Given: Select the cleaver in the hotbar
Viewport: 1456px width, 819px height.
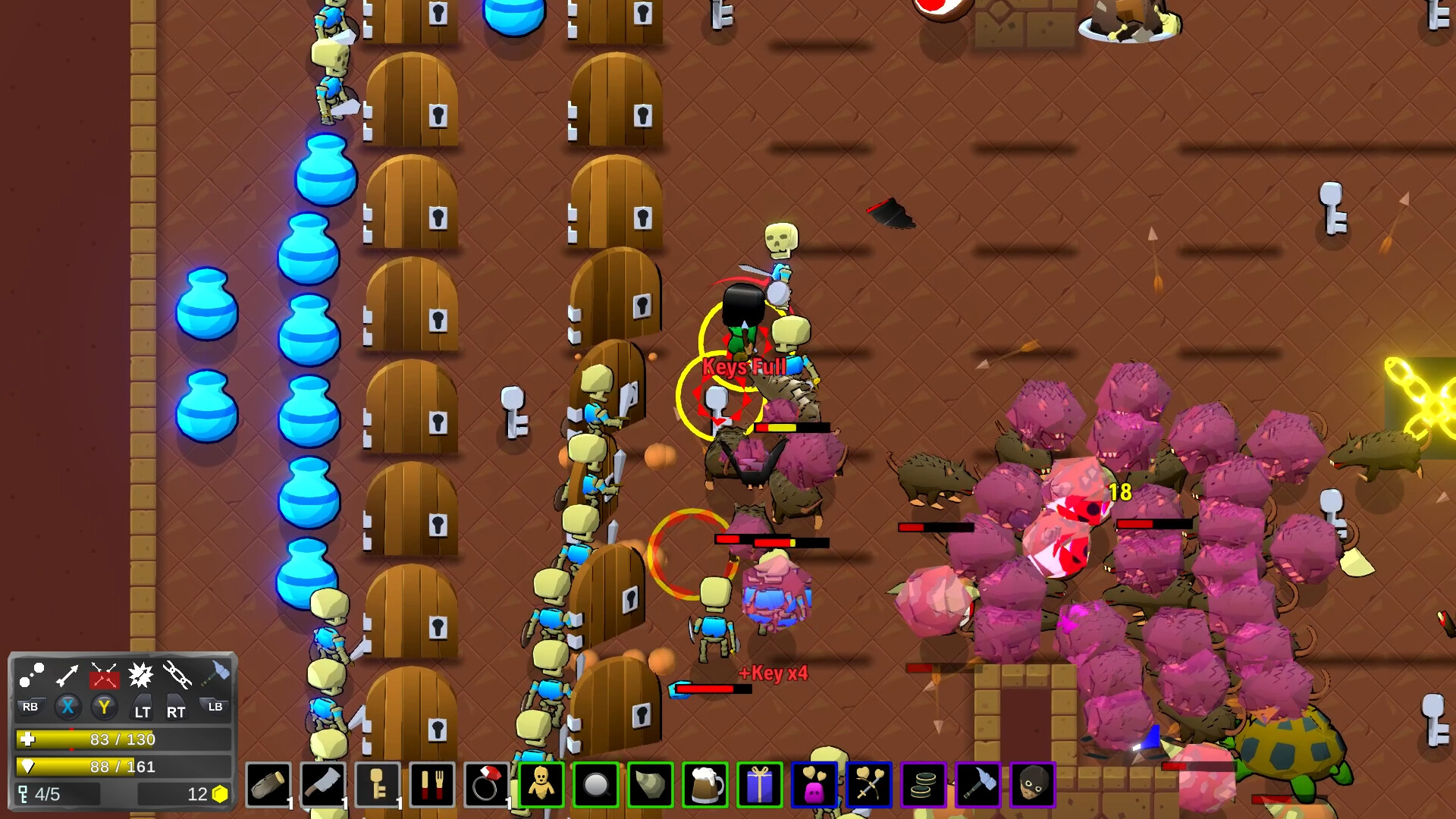Looking at the screenshot, I should pyautogui.click(x=322, y=785).
